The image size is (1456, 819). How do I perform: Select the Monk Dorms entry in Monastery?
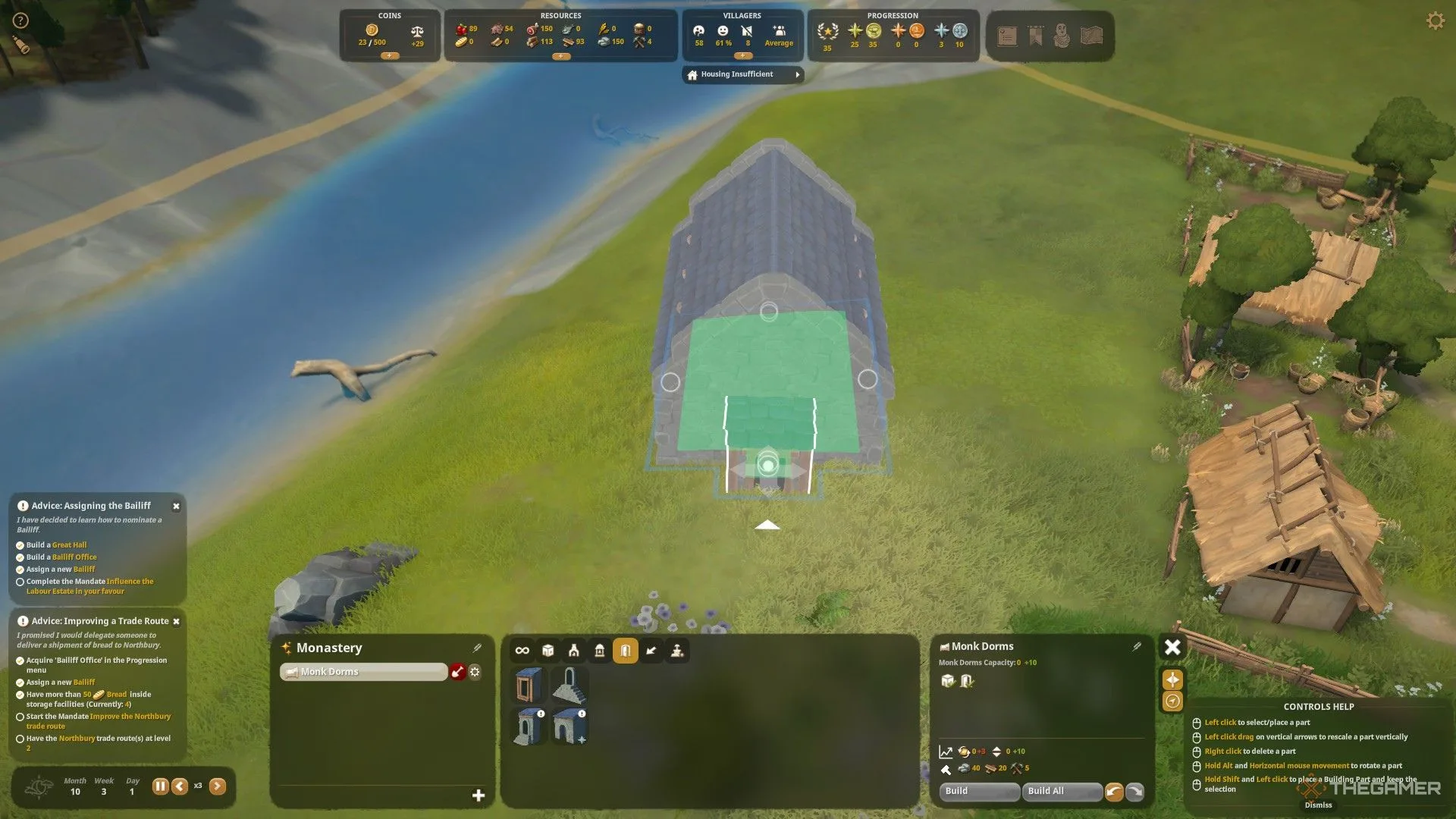click(364, 672)
